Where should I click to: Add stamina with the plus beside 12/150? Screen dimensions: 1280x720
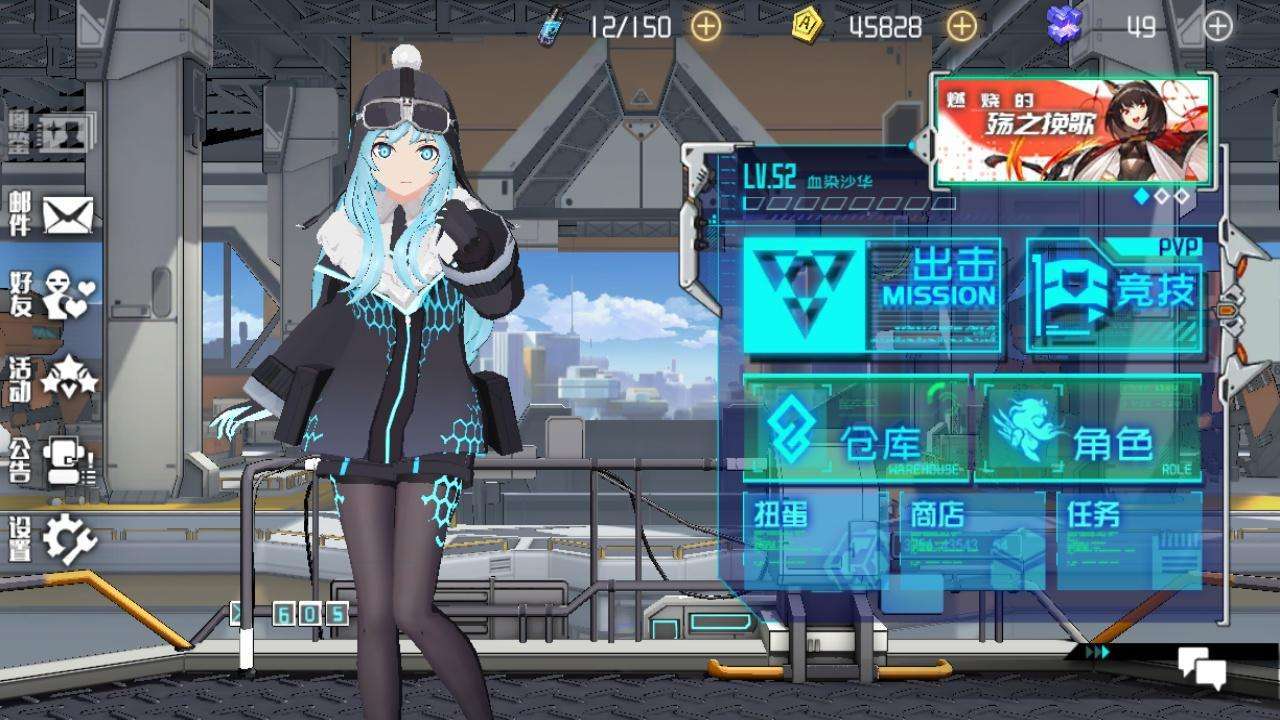tap(706, 26)
